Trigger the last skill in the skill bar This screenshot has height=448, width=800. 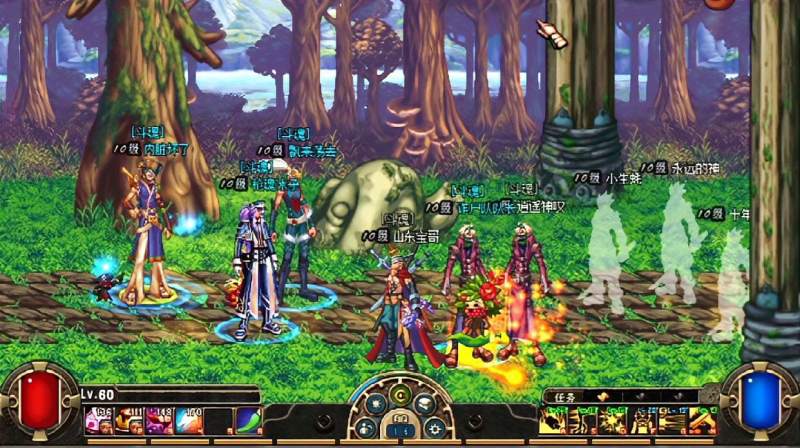tap(704, 420)
